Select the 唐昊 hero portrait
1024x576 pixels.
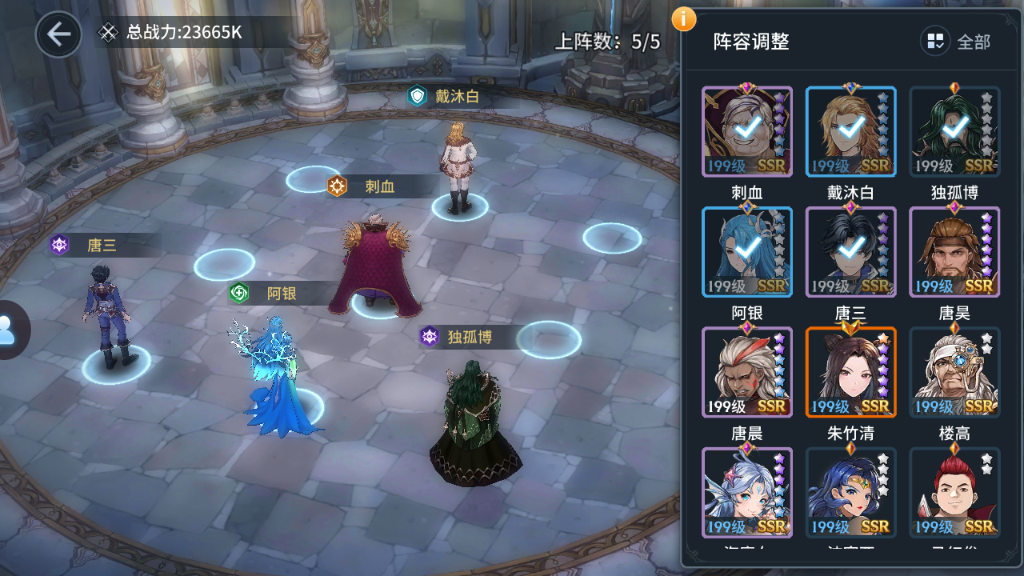(x=954, y=252)
